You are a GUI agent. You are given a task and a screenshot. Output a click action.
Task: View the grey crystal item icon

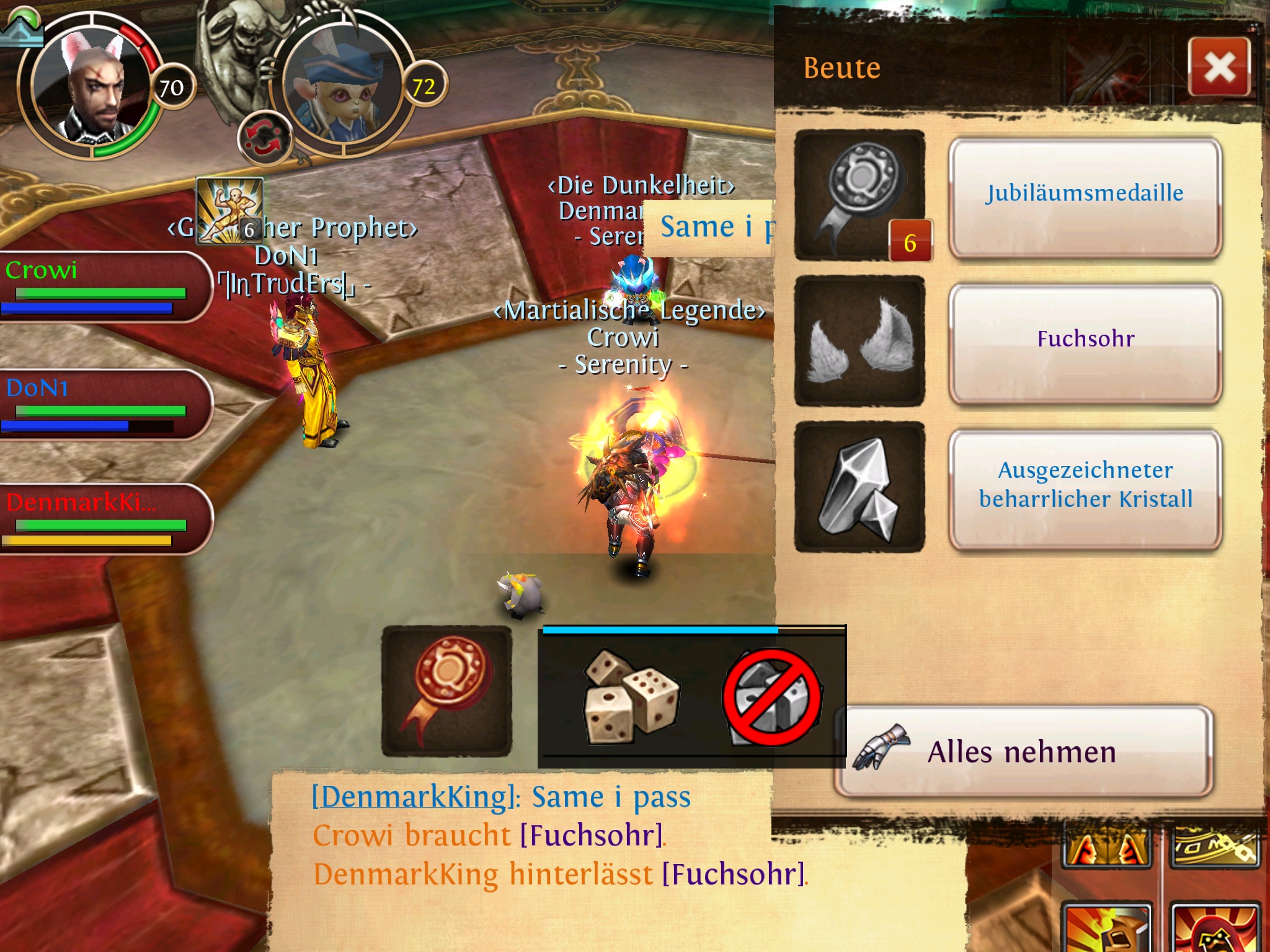(x=860, y=487)
